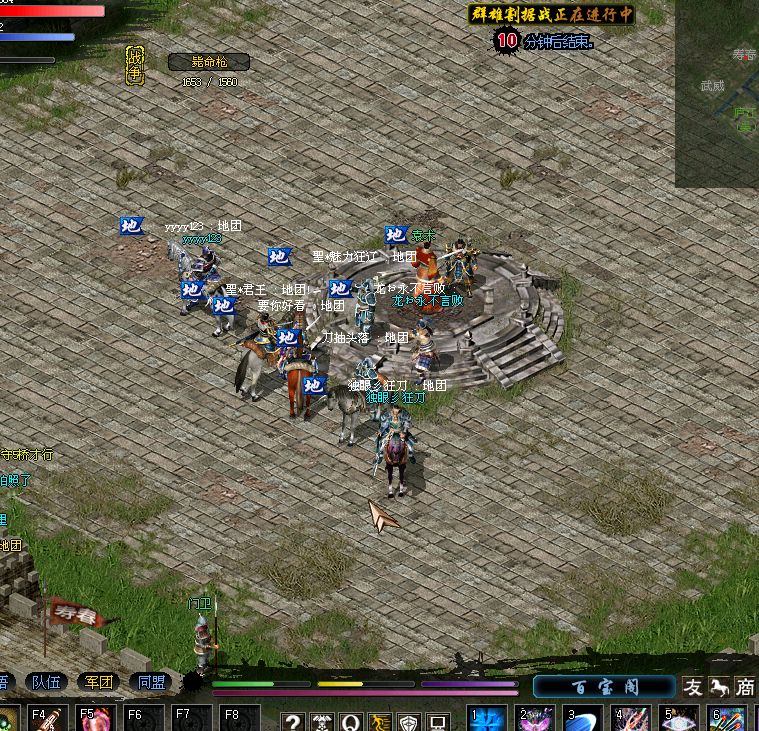Open the friends list (友) button
The height and width of the screenshot is (731, 759).
693,687
